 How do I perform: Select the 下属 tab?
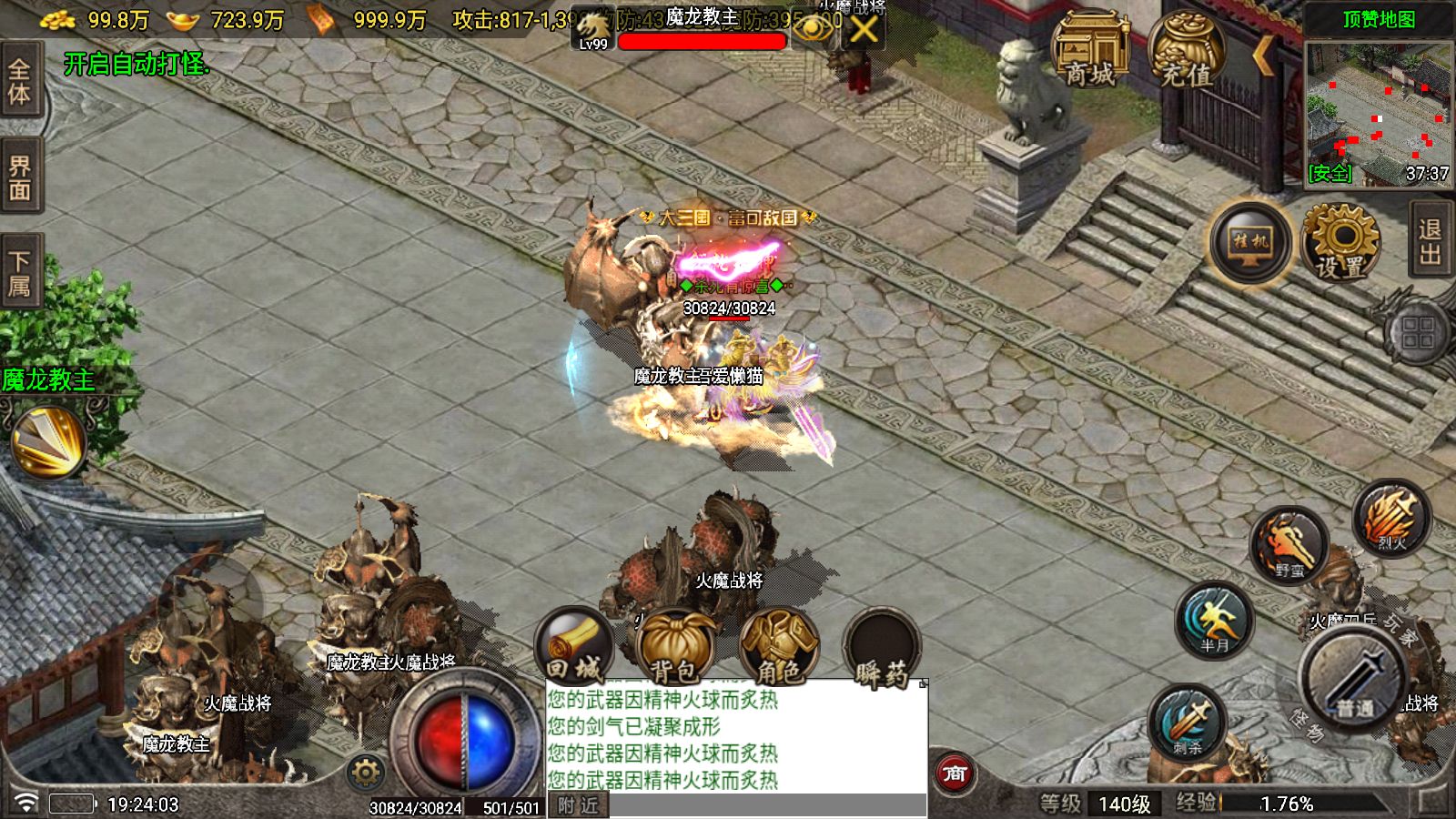[19, 273]
